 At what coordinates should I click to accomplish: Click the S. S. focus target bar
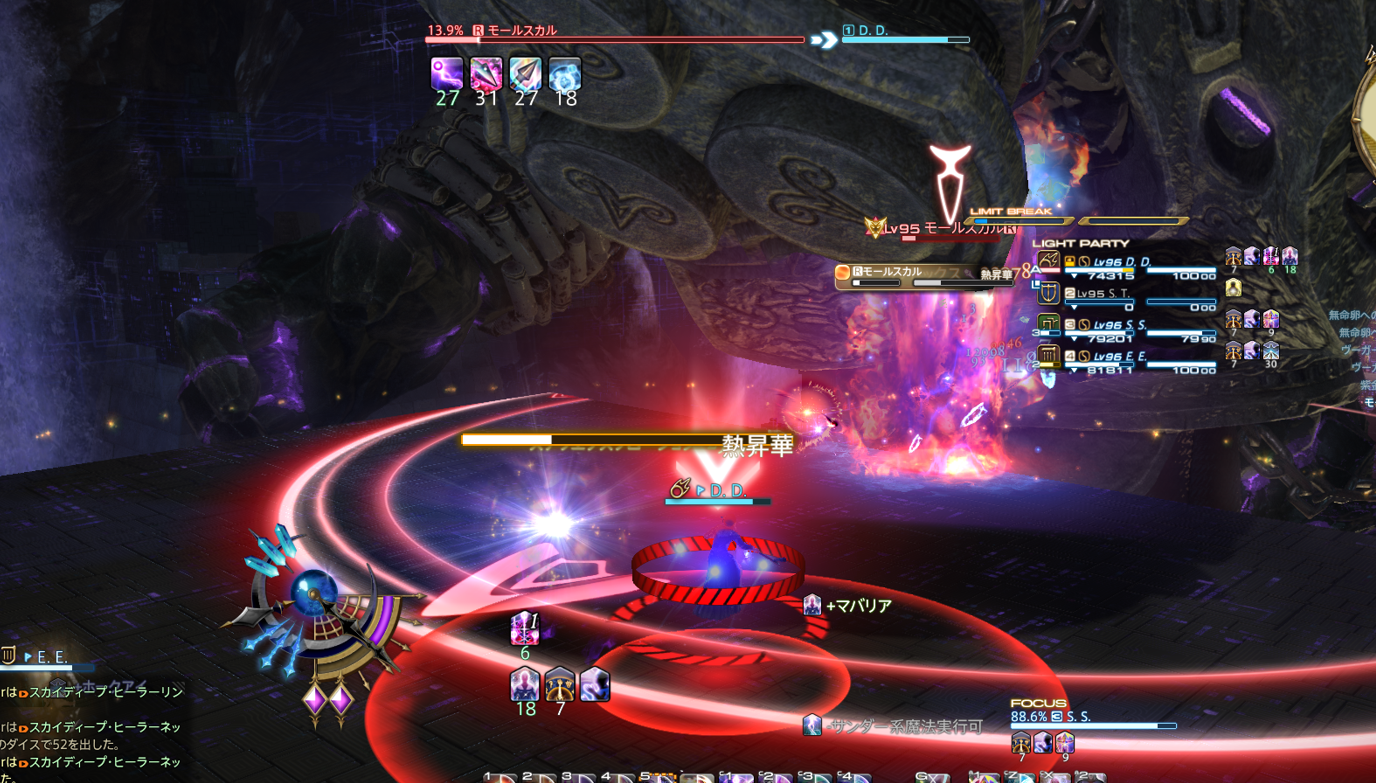click(1094, 721)
